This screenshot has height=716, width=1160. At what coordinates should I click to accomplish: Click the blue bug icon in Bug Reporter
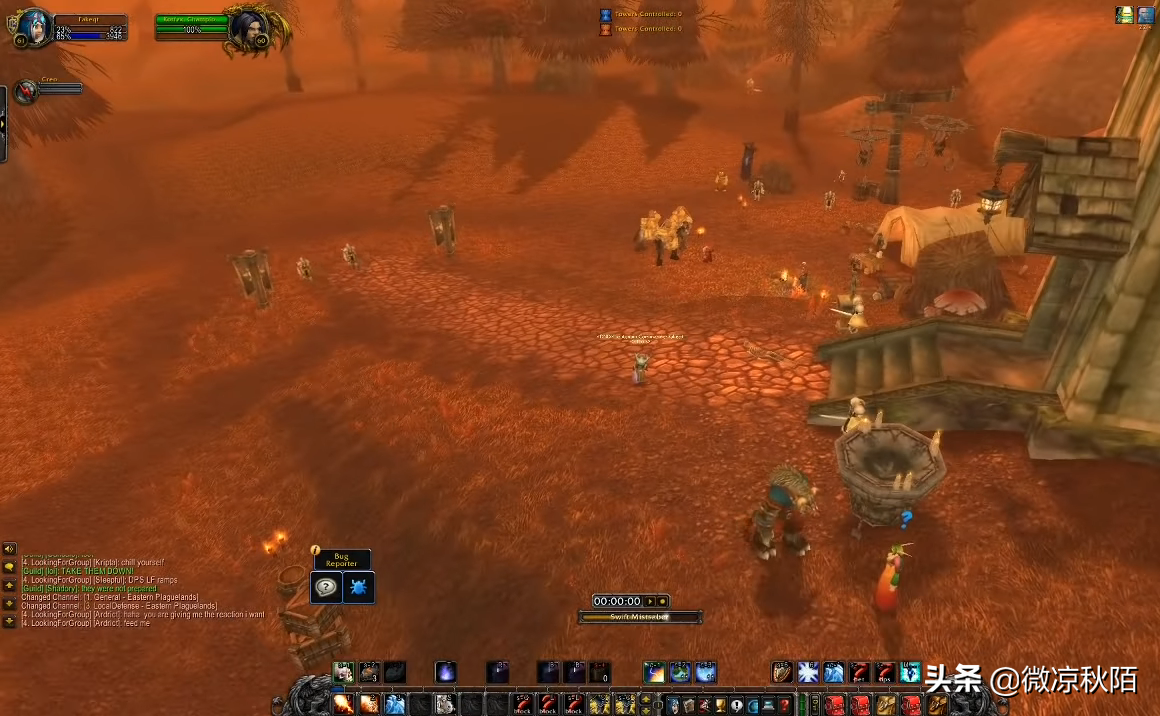(359, 587)
